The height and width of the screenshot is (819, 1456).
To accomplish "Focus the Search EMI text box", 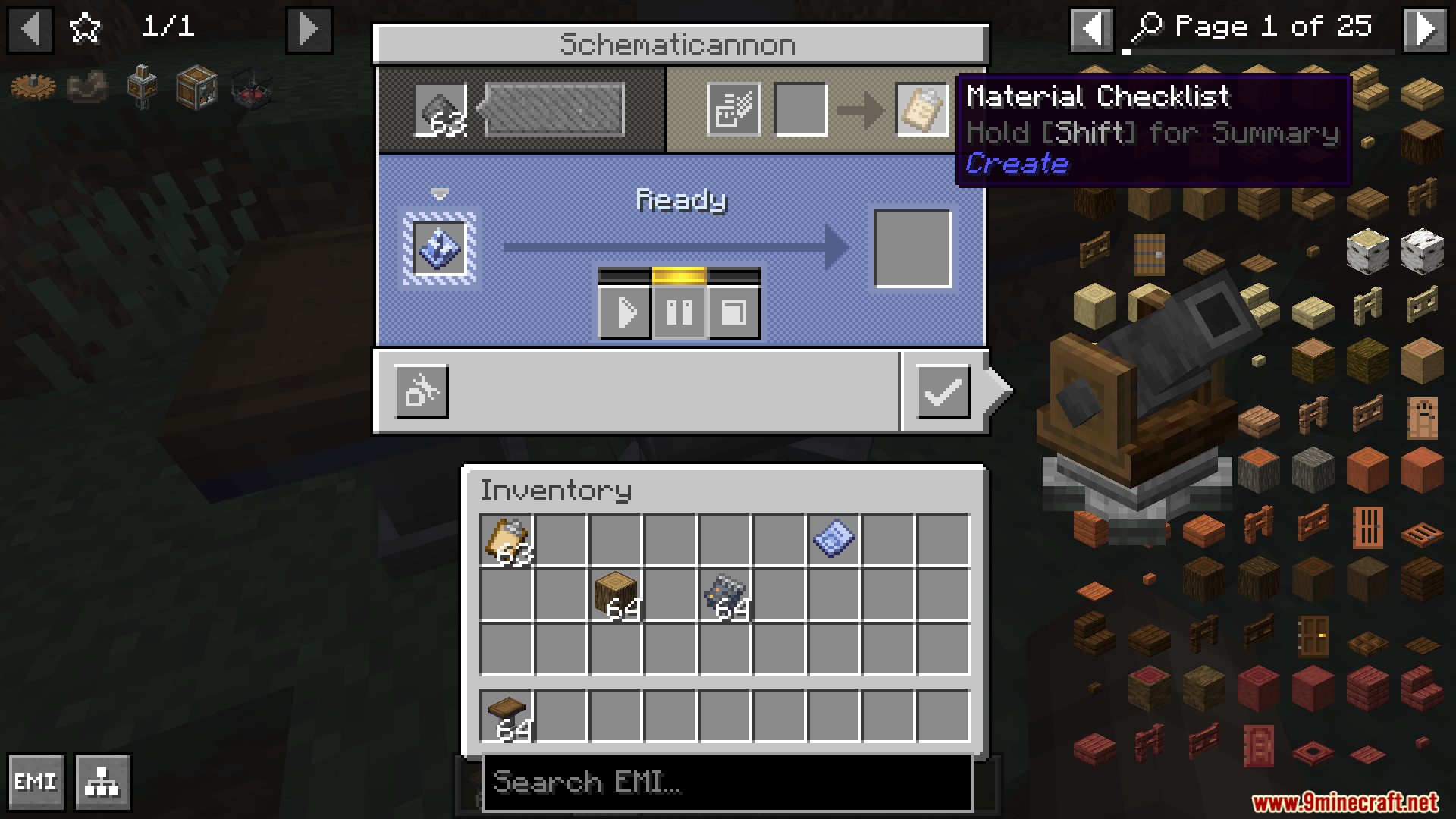I will pos(726,782).
